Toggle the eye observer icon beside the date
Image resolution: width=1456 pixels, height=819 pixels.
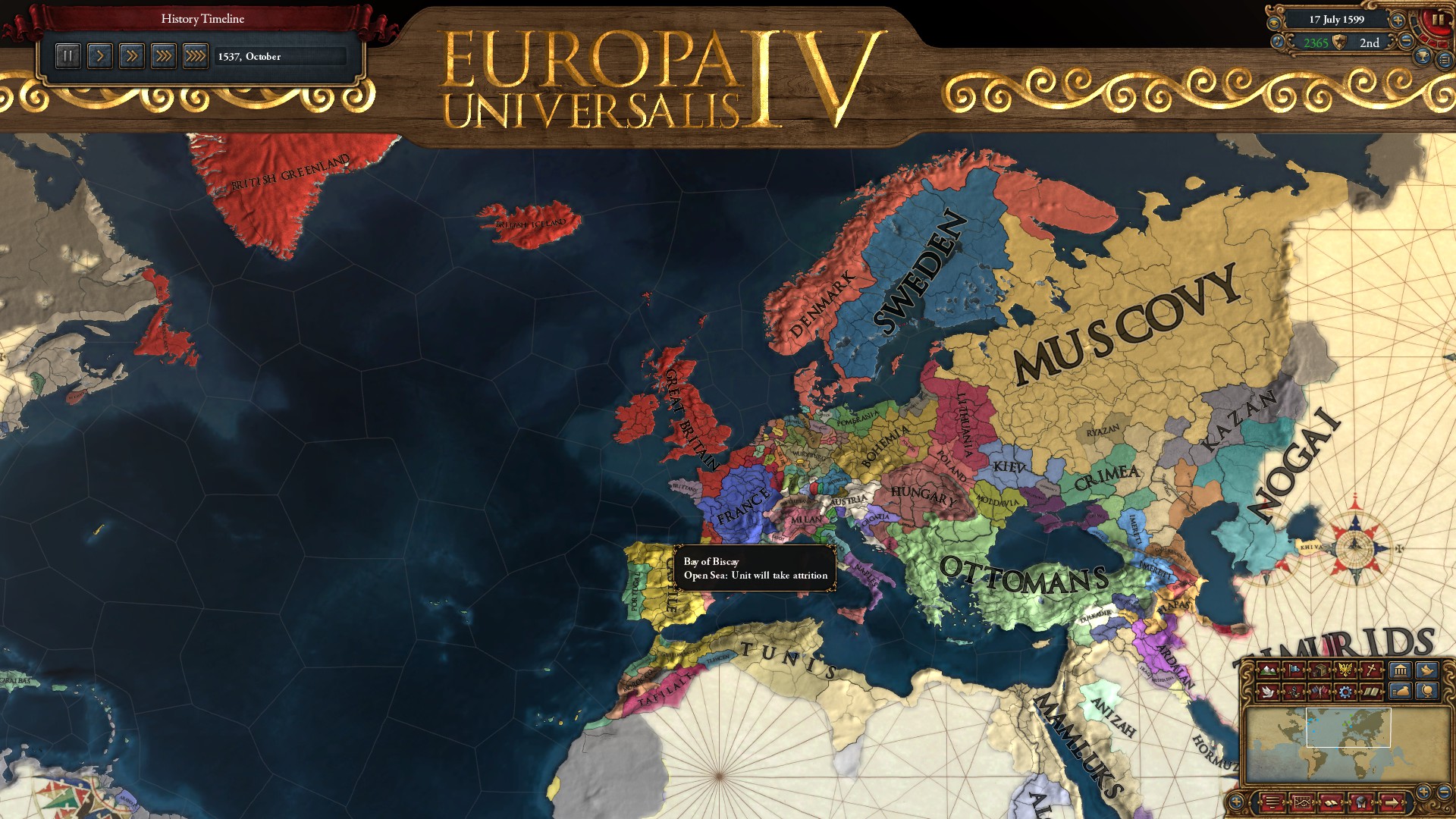[1274, 23]
